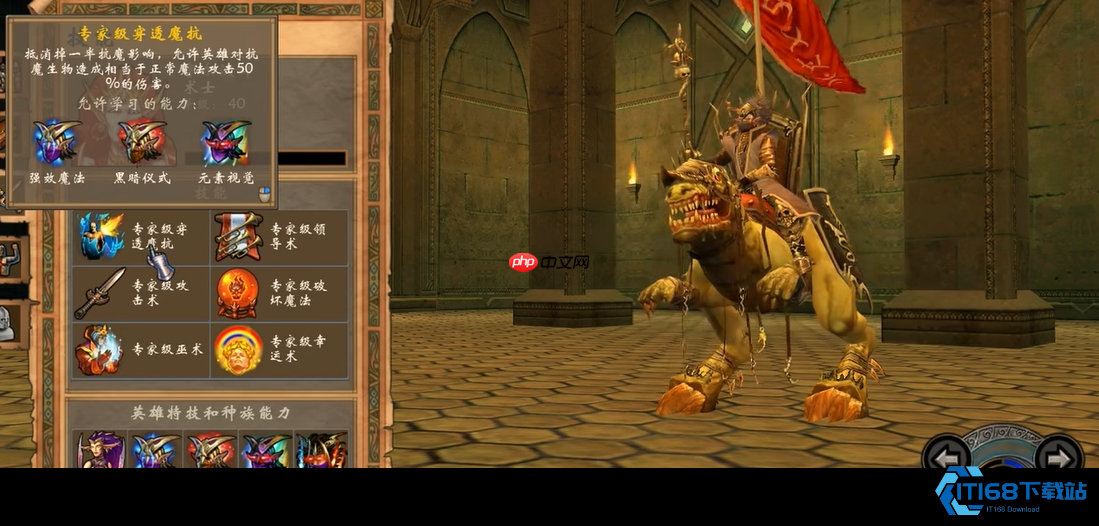This screenshot has height=526, width=1099.
Task: Select the Expert Leadership skill (专家级领导术)
Action: [x=238, y=236]
